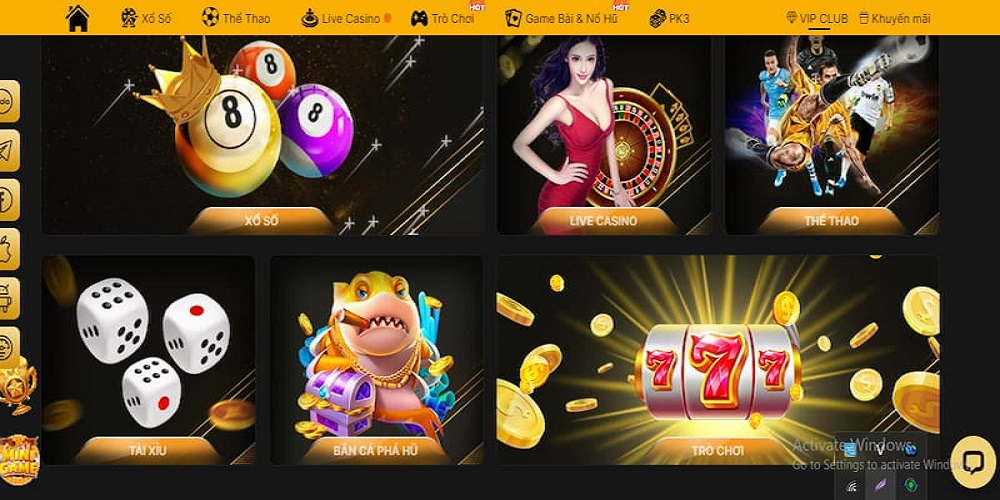Open the Facebook sidebar icon
The image size is (1000, 500).
[8, 200]
